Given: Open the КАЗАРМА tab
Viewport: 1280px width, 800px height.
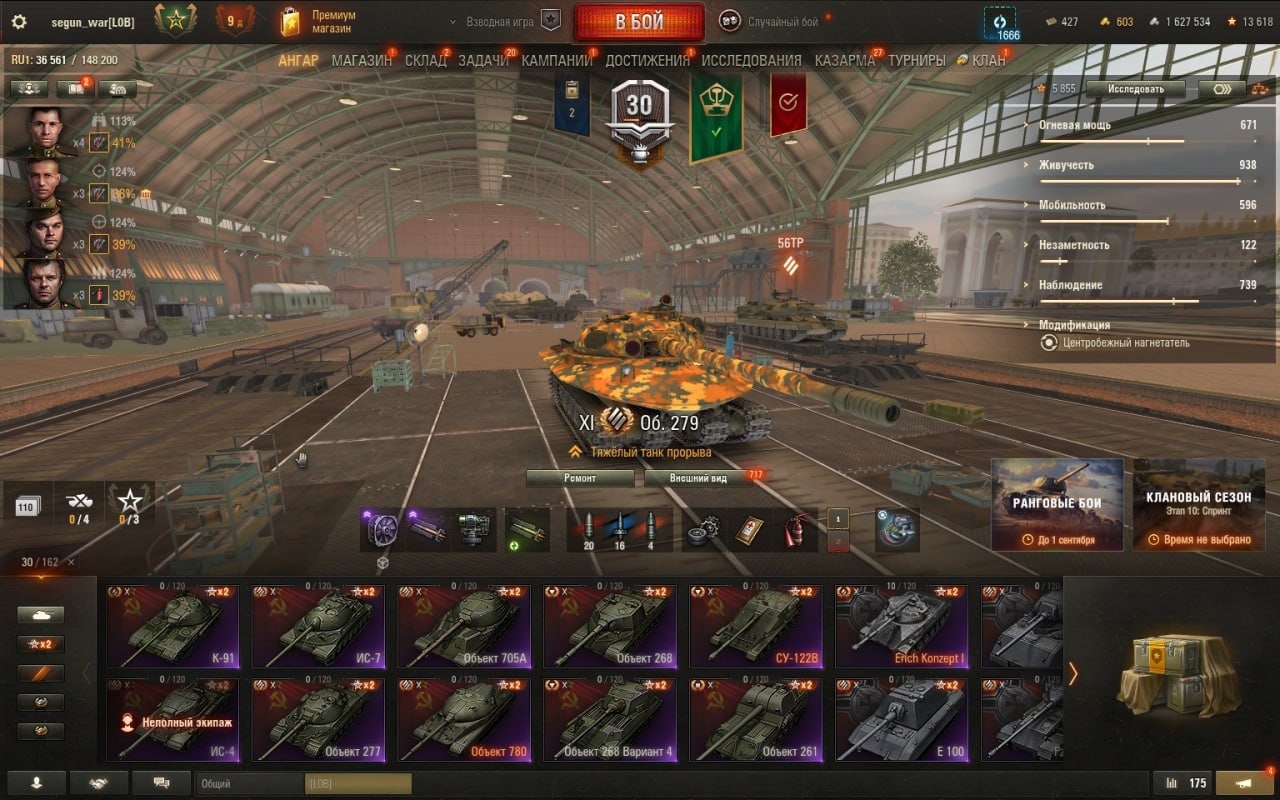Looking at the screenshot, I should tap(844, 60).
